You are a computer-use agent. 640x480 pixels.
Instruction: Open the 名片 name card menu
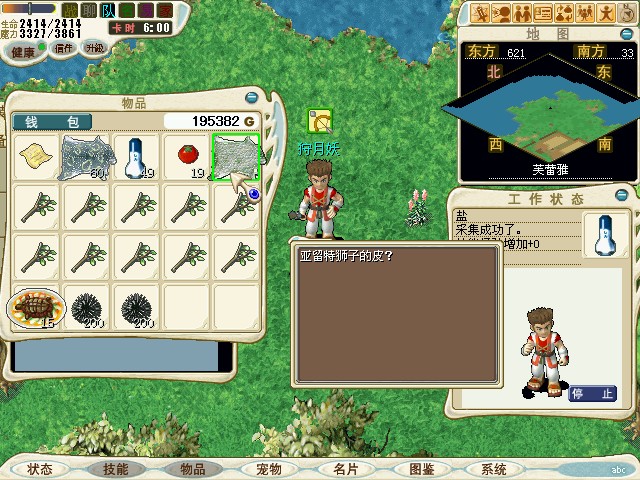(x=346, y=469)
